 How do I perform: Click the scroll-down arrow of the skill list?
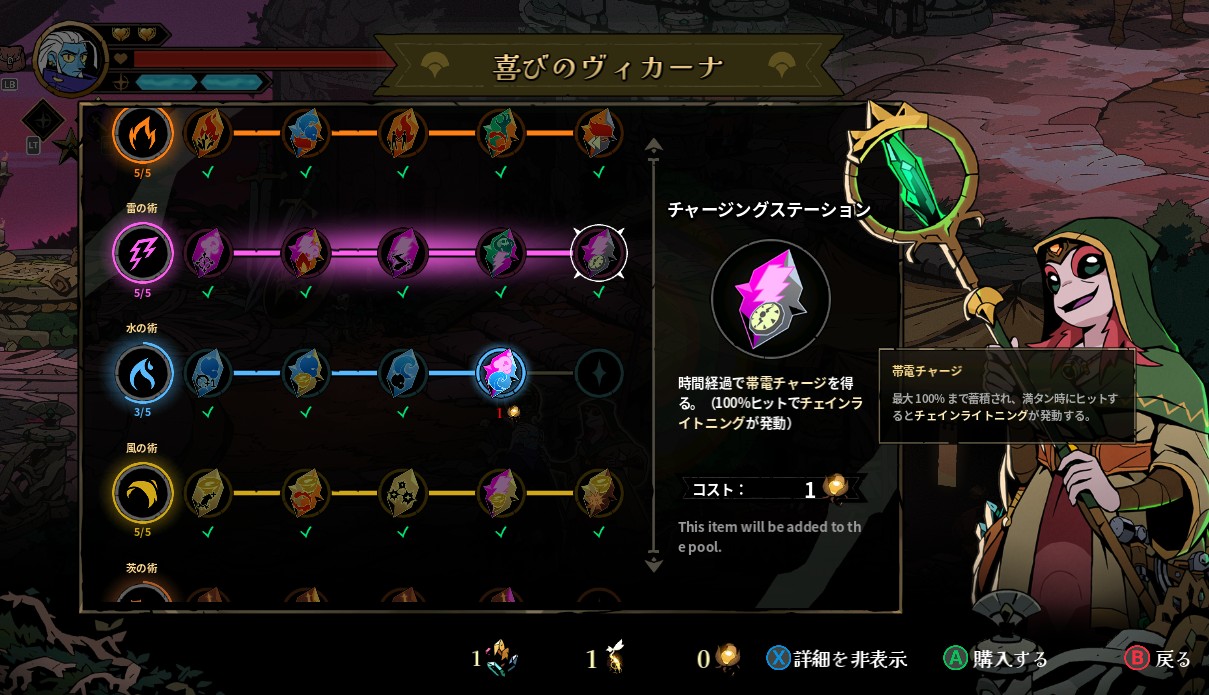click(x=654, y=563)
